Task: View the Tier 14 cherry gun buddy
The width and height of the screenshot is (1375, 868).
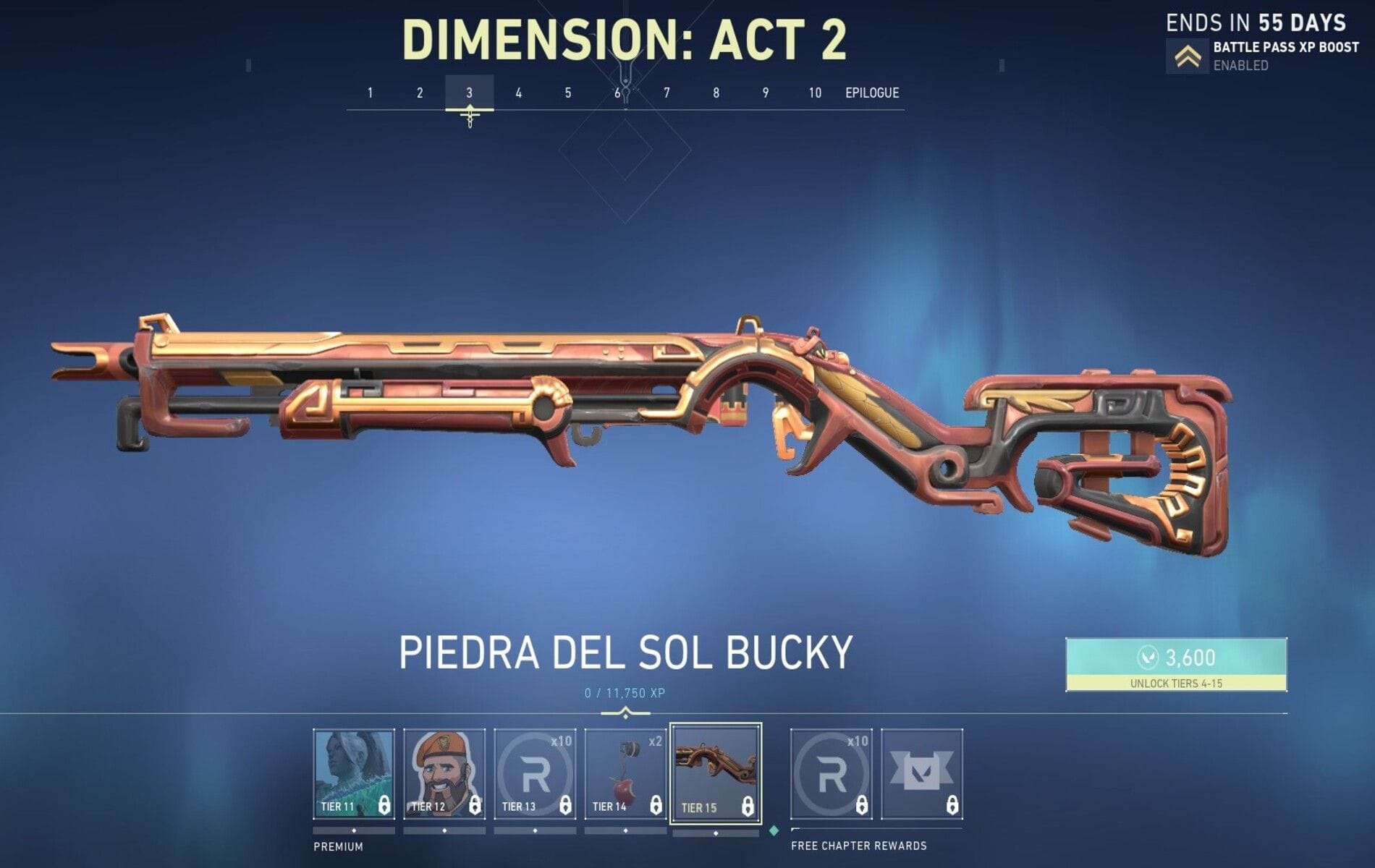Action: pyautogui.click(x=625, y=773)
